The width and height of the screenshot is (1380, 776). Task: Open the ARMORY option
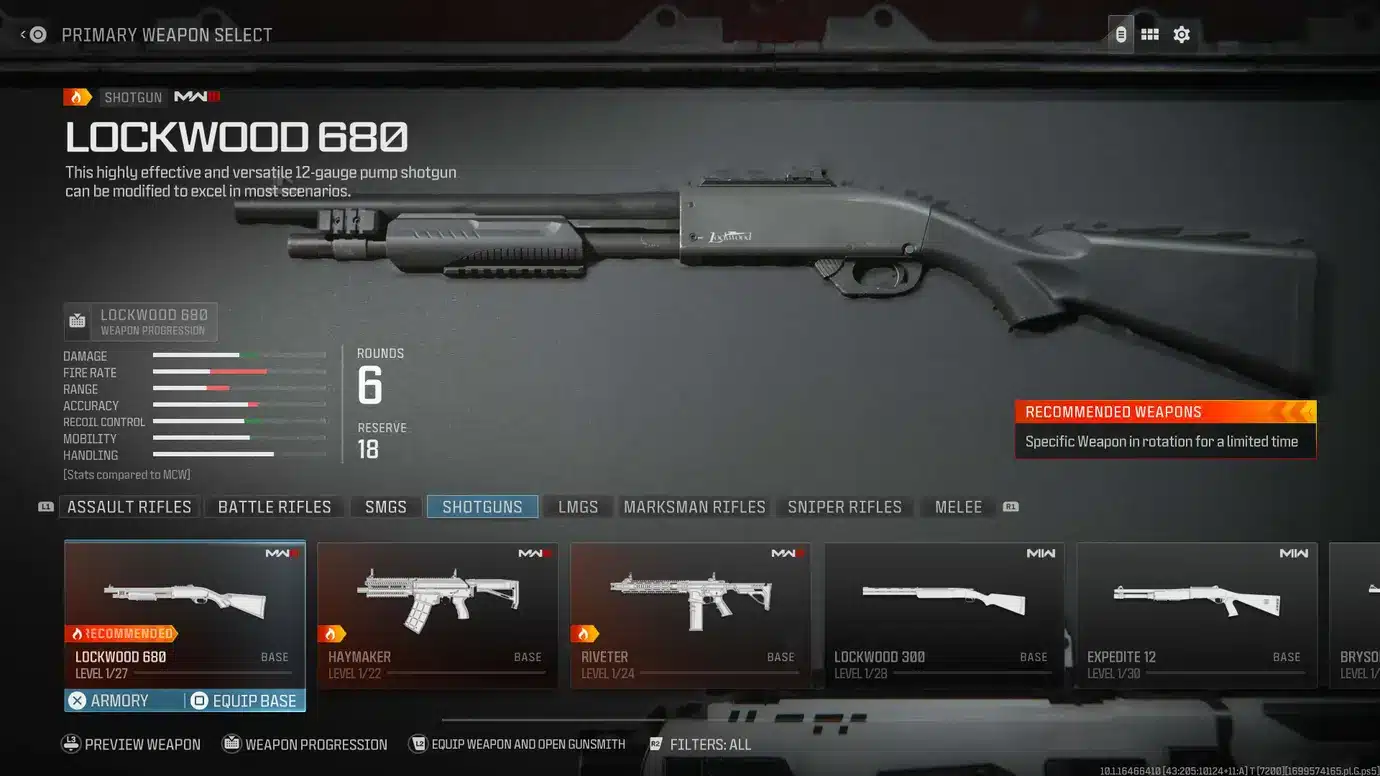[x=117, y=700]
